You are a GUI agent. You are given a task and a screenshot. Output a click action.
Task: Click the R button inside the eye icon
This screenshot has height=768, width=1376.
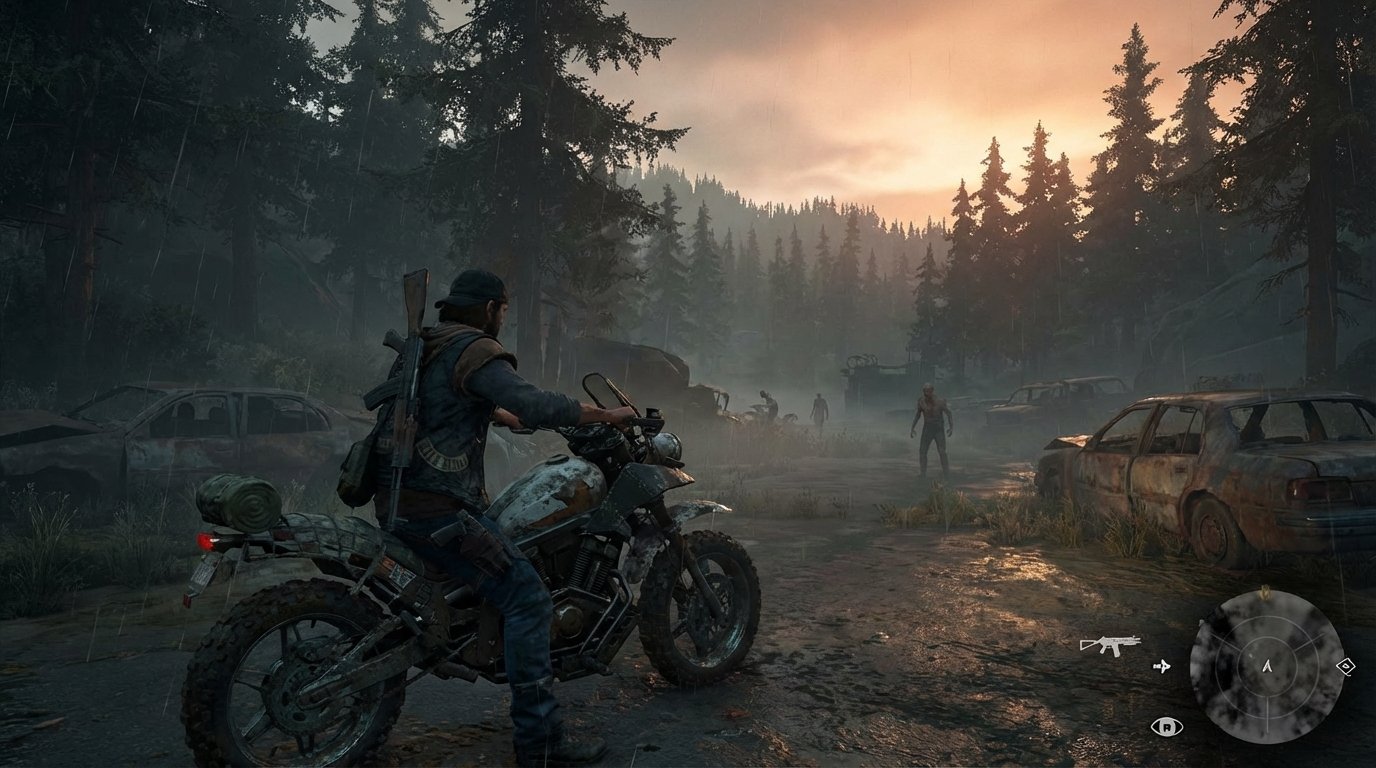coord(1167,727)
